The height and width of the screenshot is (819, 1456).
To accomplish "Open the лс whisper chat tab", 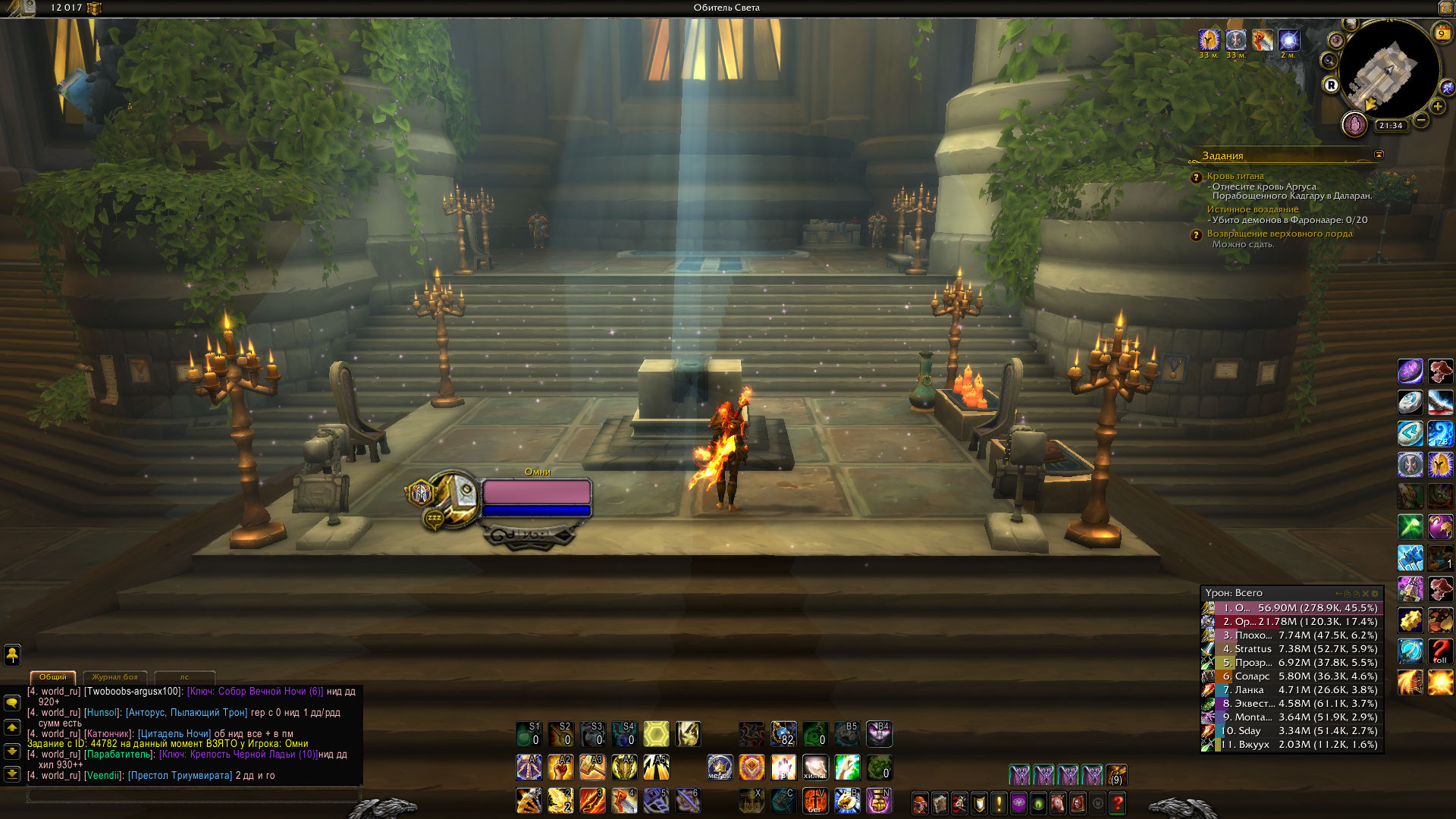I will [x=184, y=676].
